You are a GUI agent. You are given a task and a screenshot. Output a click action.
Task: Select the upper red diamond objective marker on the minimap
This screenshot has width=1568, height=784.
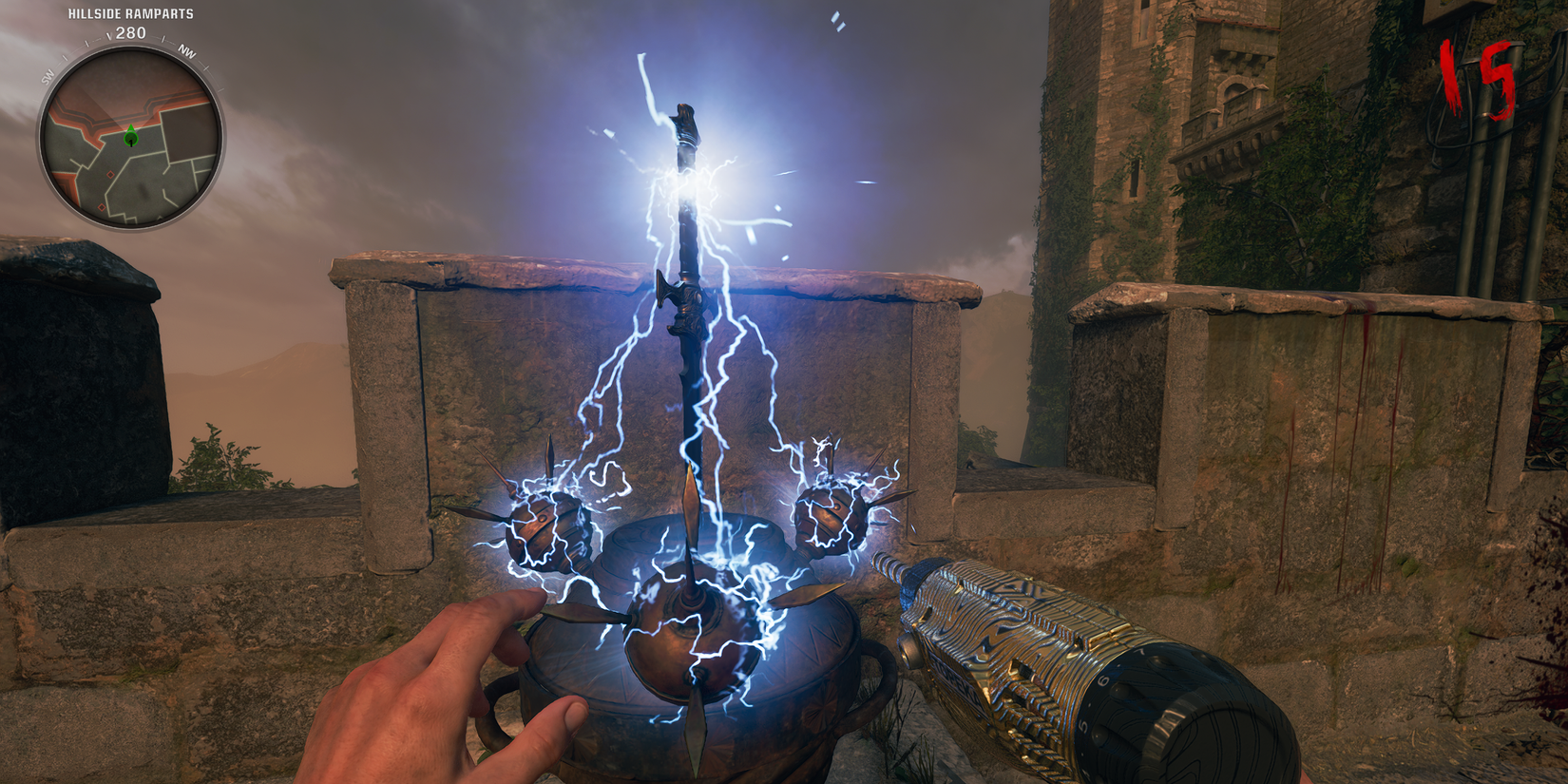[x=110, y=174]
